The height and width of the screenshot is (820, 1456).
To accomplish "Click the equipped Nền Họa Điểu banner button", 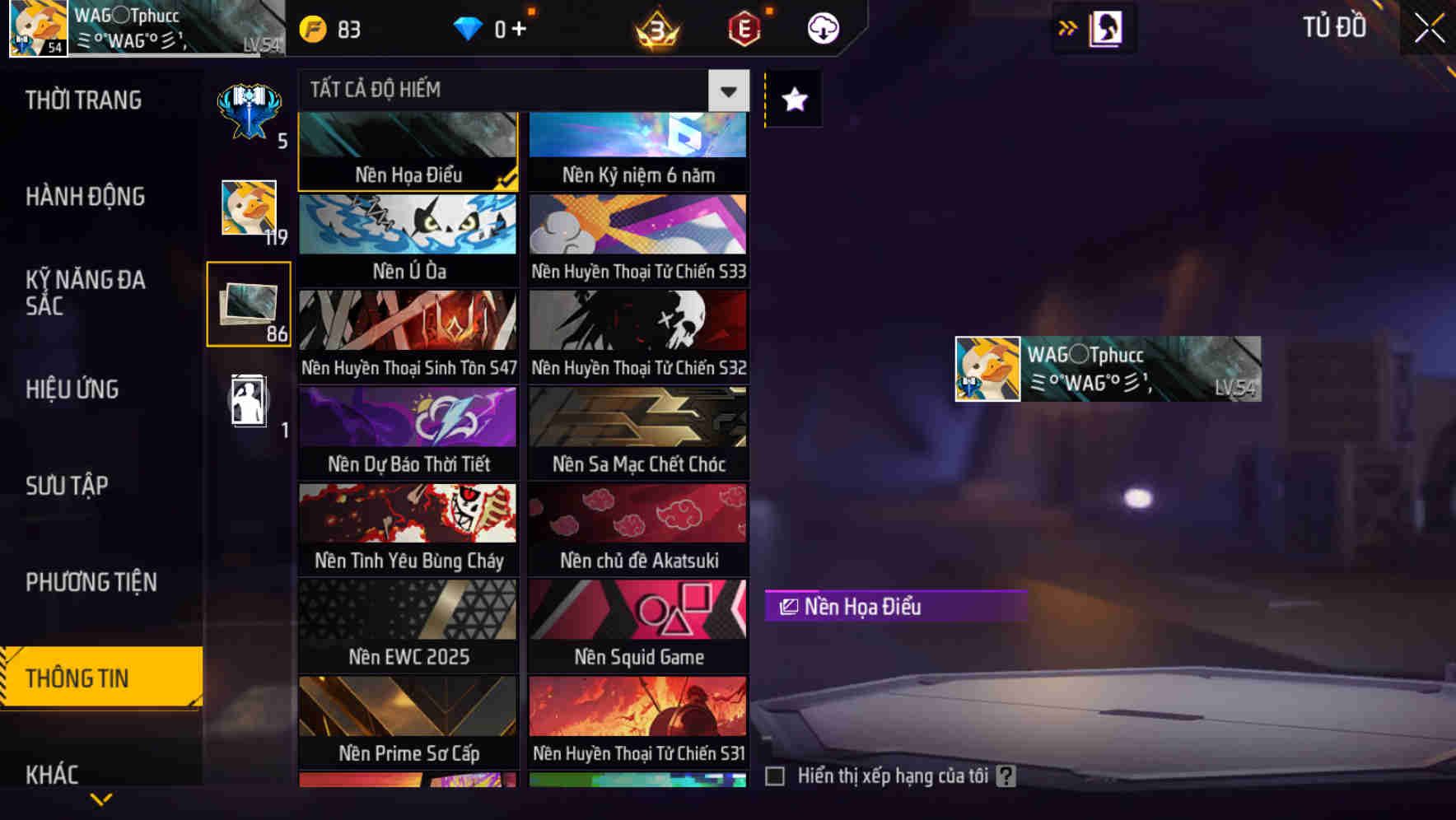I will tap(894, 607).
